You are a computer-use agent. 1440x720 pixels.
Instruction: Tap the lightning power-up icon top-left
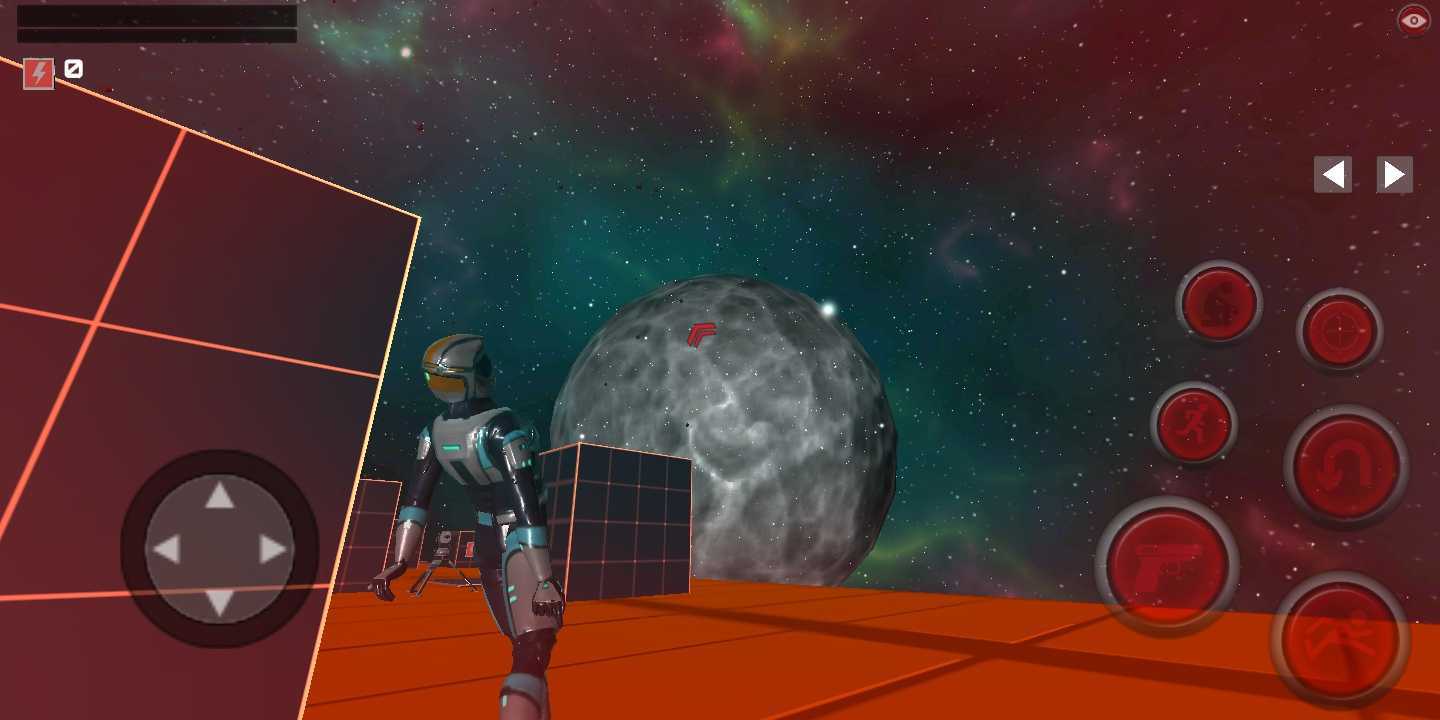[x=38, y=72]
